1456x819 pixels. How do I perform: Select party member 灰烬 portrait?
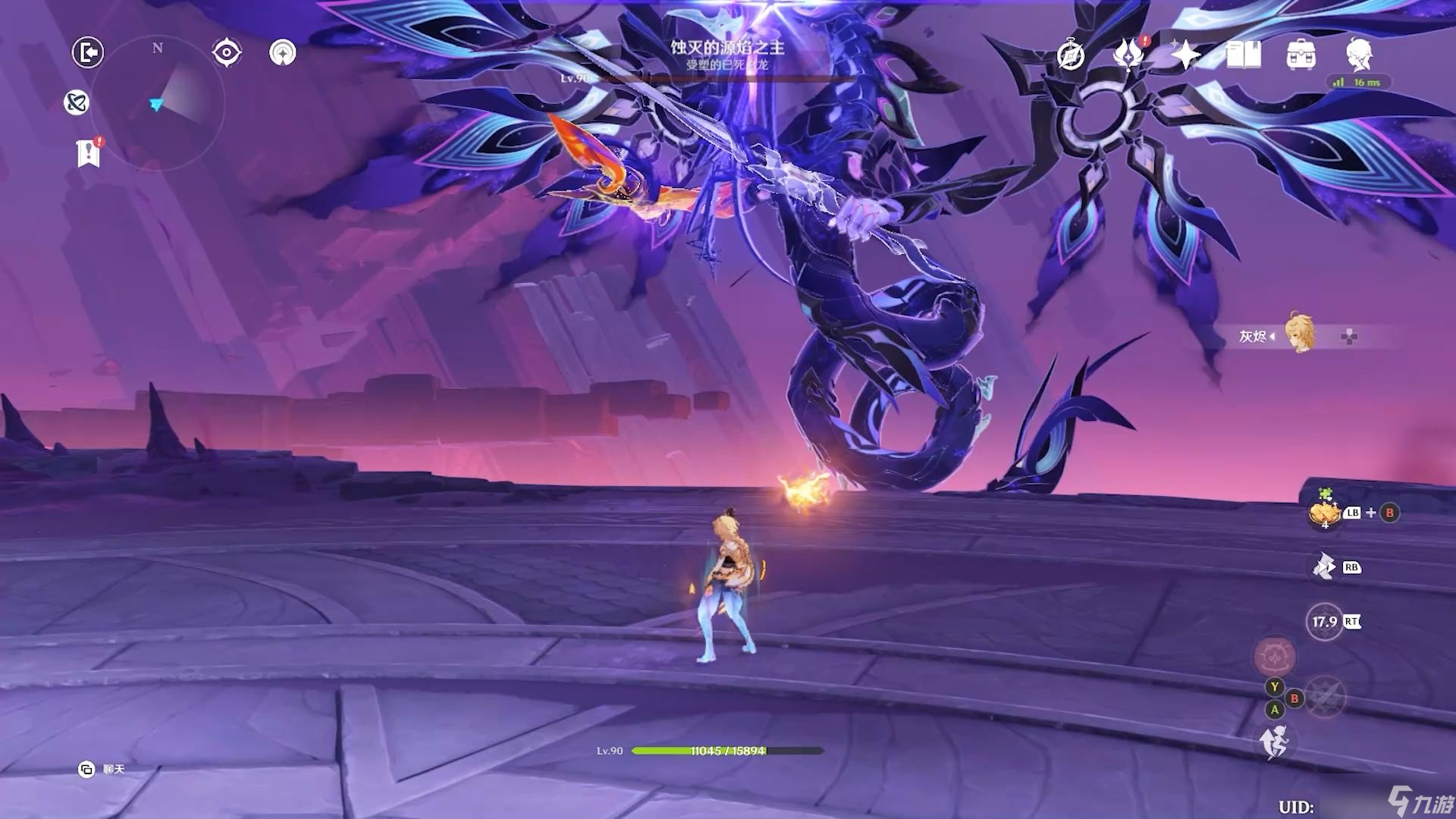pyautogui.click(x=1300, y=334)
